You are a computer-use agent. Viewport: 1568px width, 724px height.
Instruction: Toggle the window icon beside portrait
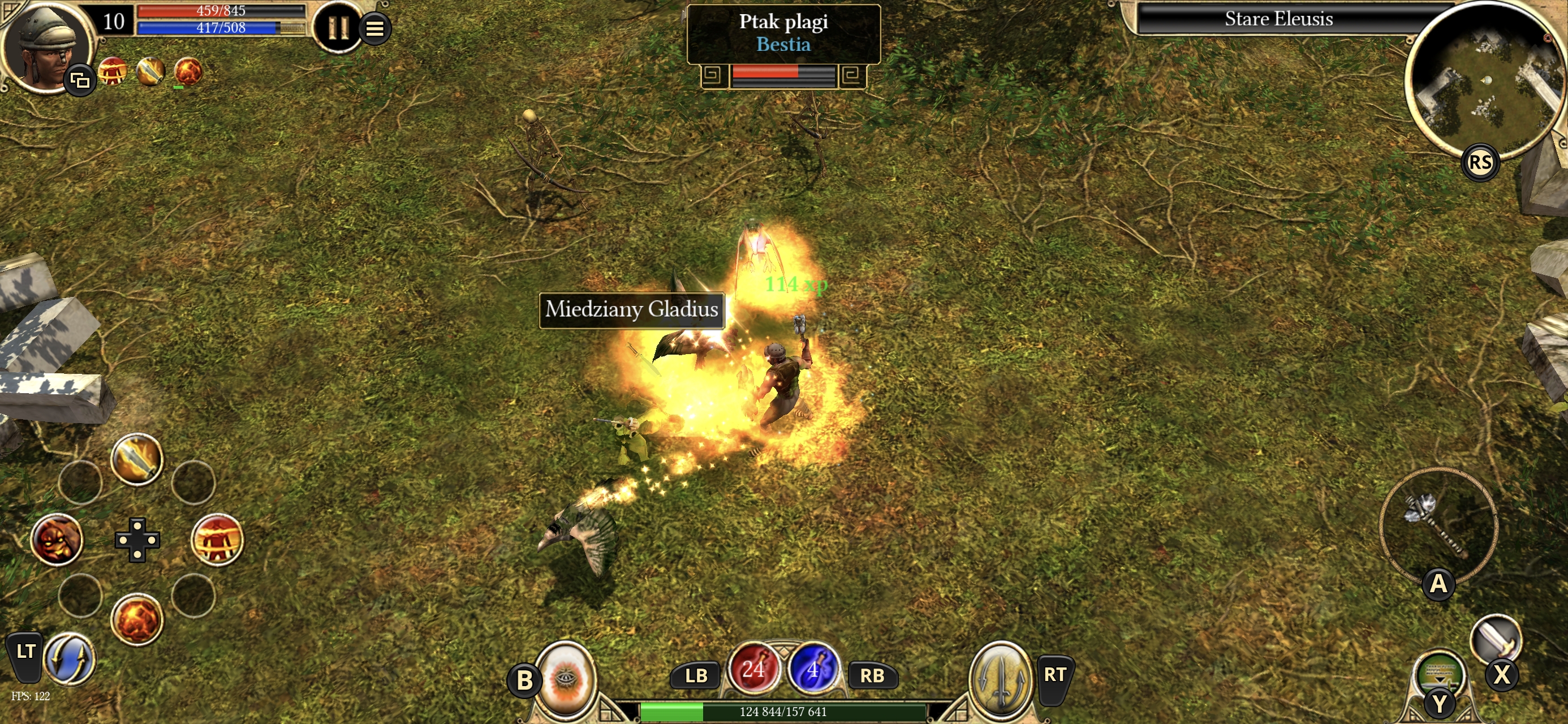[80, 80]
